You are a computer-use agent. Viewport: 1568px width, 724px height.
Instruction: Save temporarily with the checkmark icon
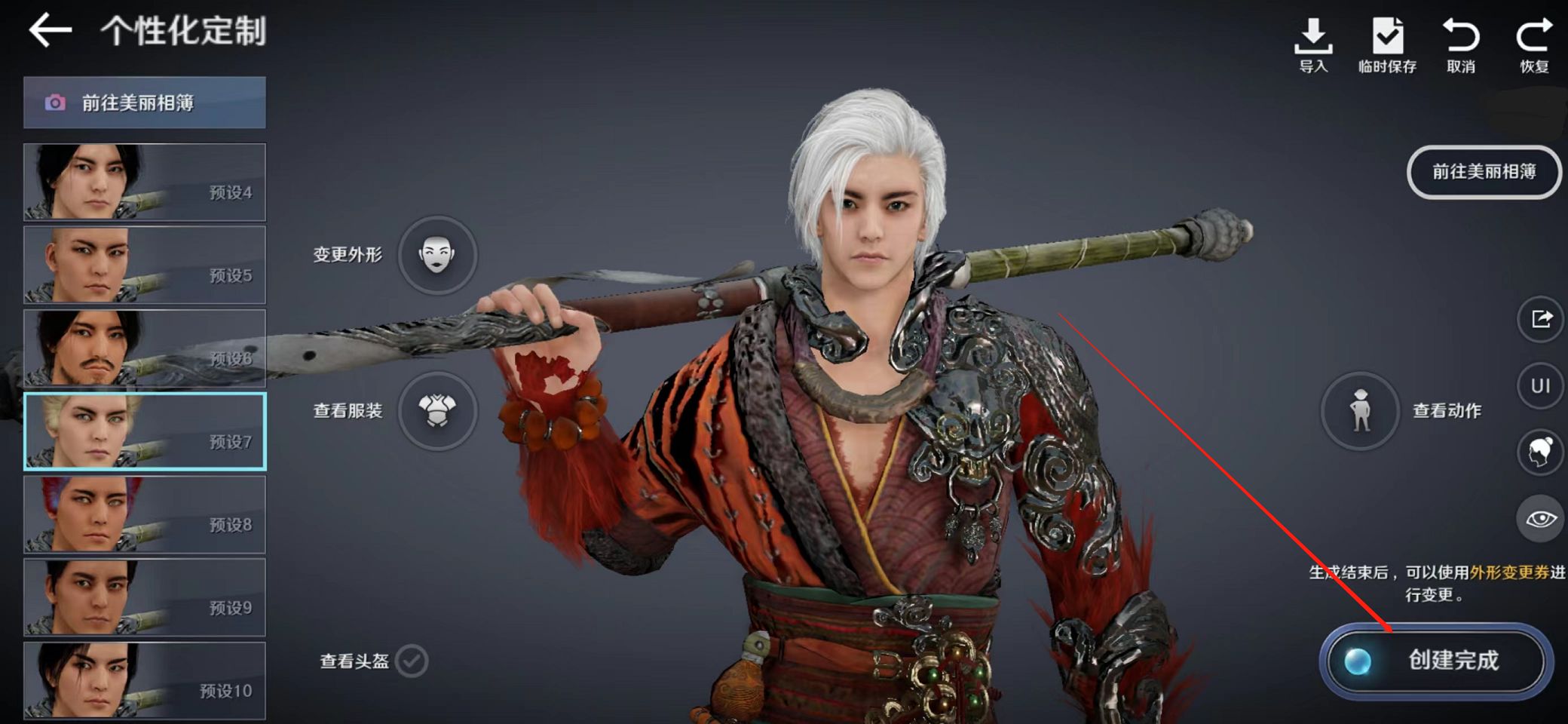click(1387, 44)
